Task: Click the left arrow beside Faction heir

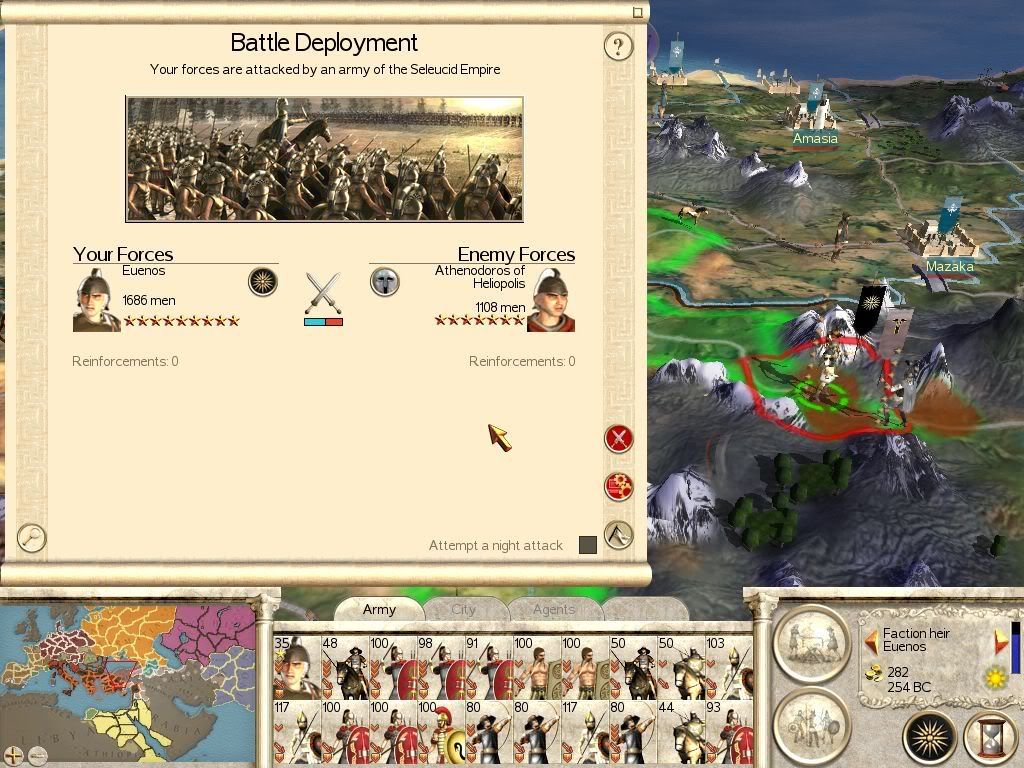Action: [871, 640]
